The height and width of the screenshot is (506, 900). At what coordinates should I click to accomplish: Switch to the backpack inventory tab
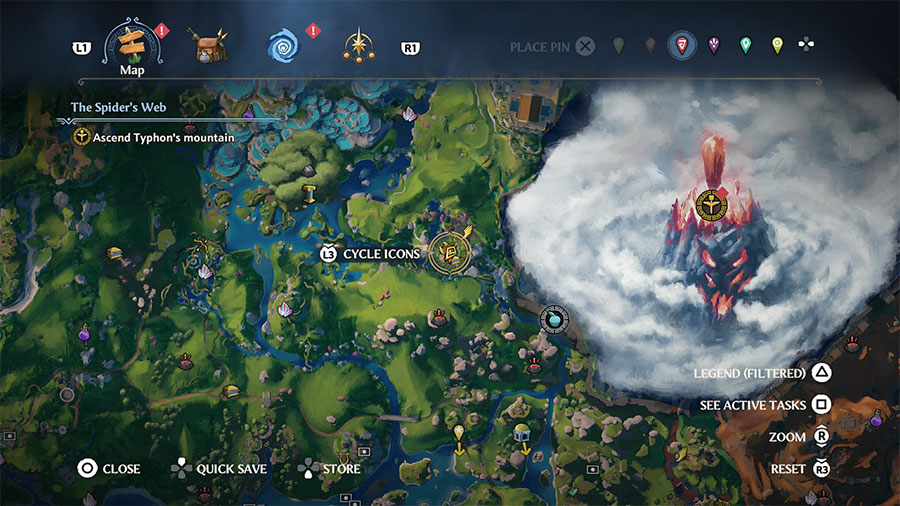coord(210,45)
